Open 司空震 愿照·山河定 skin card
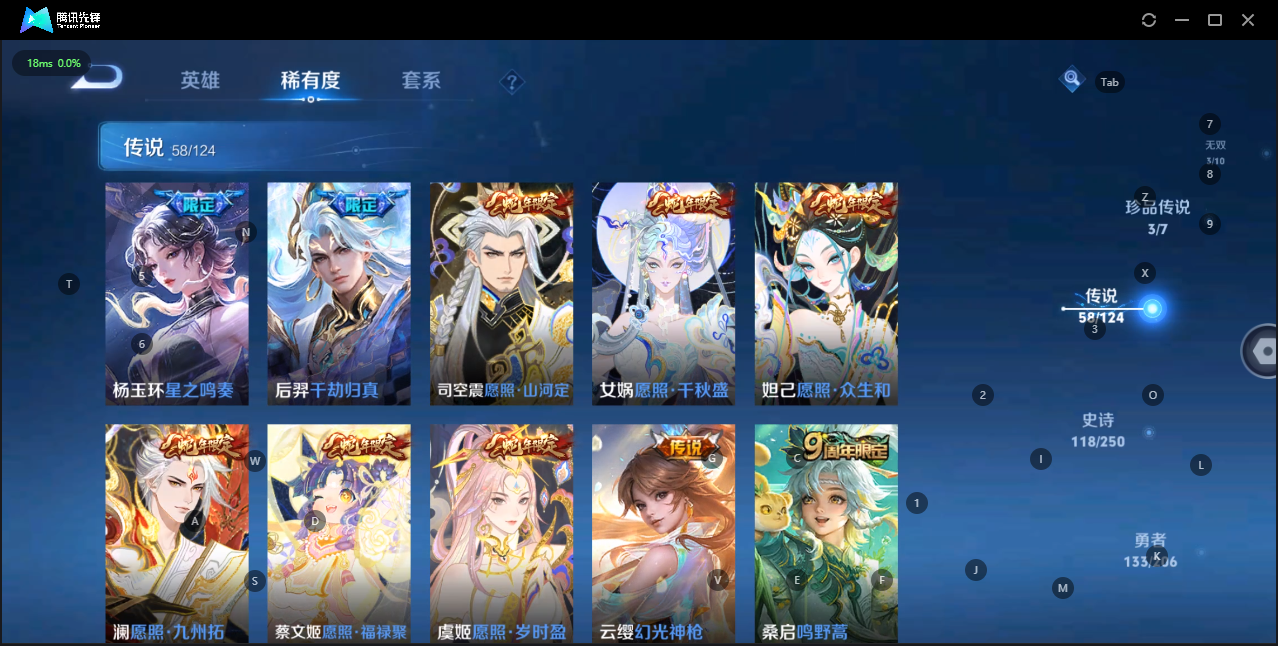The height and width of the screenshot is (646, 1278). pyautogui.click(x=502, y=293)
